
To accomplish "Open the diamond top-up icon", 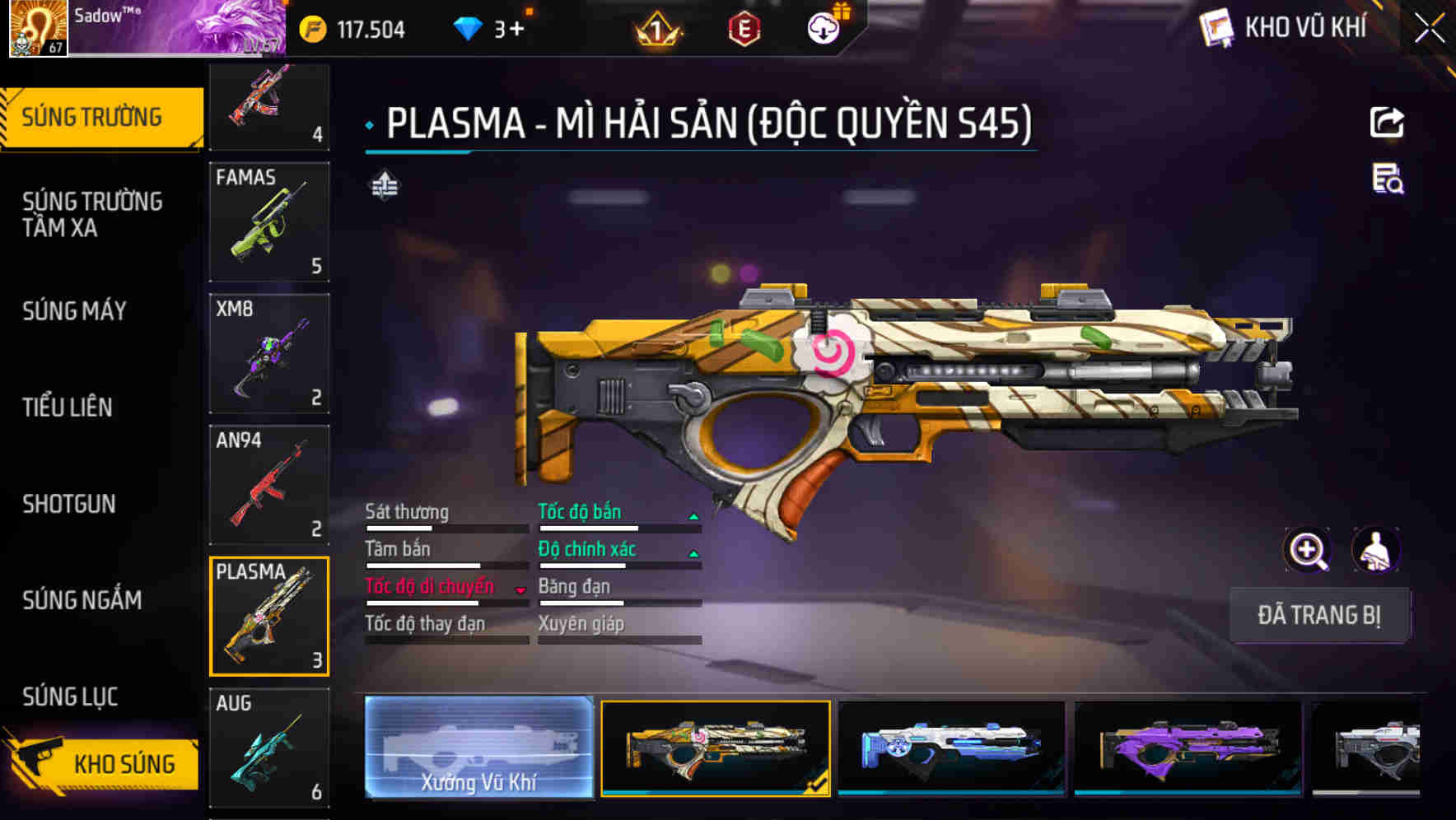I will pyautogui.click(x=466, y=27).
